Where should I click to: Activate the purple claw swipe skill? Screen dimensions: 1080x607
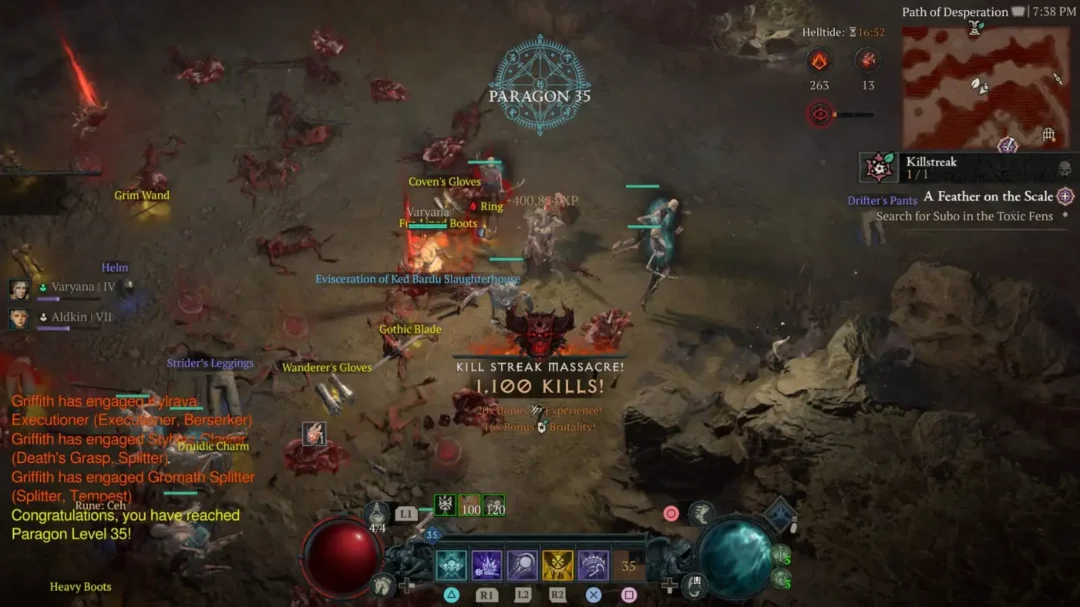coord(593,566)
